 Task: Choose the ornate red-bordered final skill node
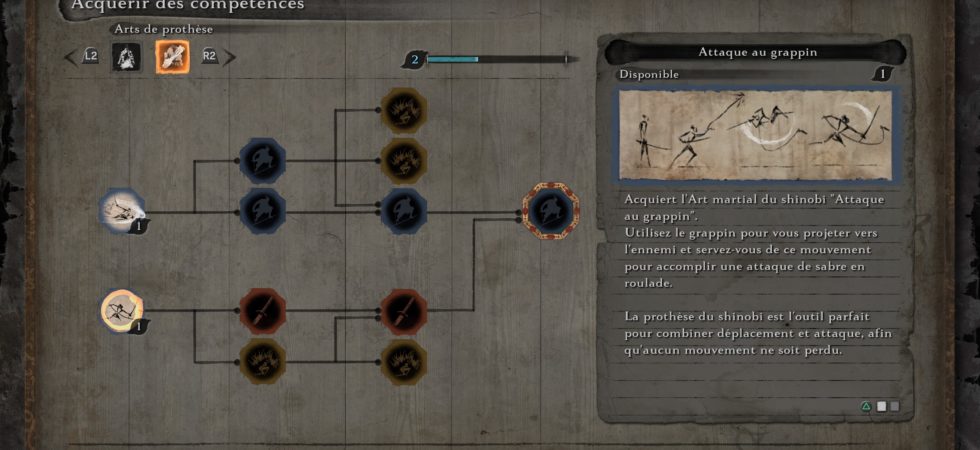pyautogui.click(x=551, y=211)
